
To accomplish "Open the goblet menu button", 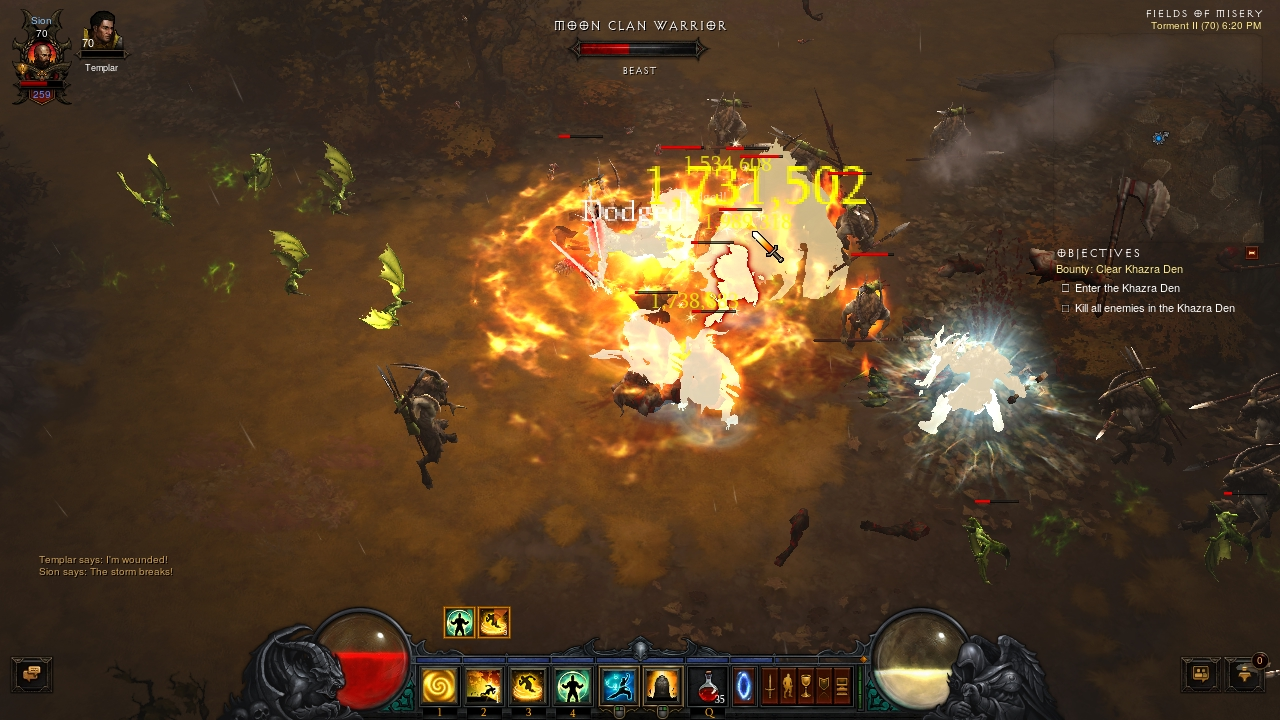I will (806, 687).
